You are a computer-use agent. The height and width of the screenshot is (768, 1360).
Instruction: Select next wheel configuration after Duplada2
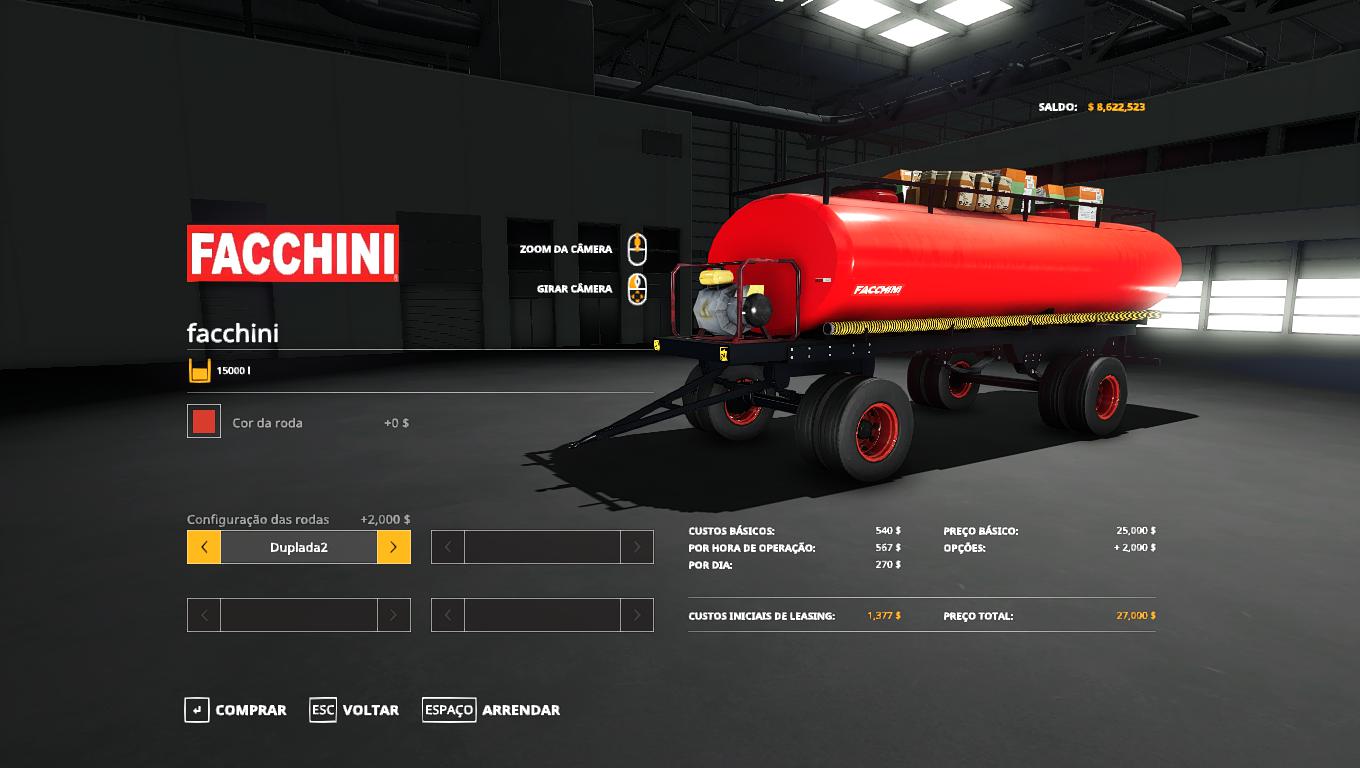pos(394,547)
